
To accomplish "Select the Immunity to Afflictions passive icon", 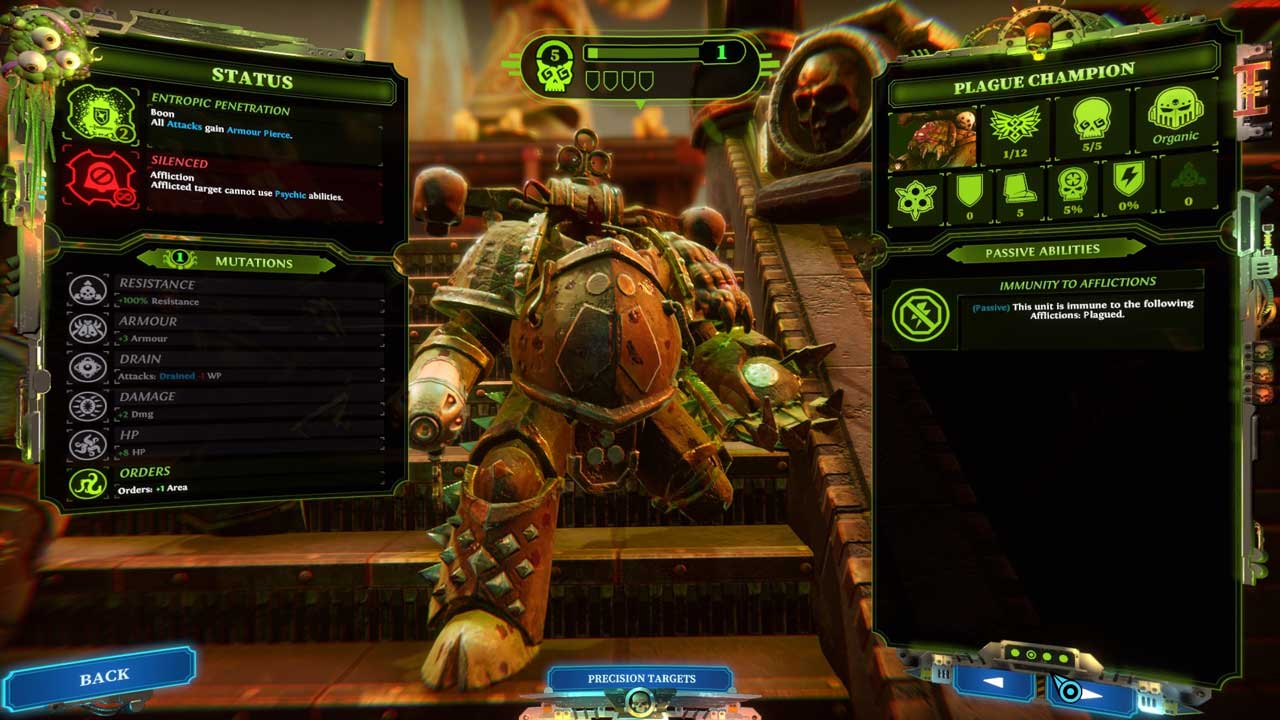I will click(920, 313).
